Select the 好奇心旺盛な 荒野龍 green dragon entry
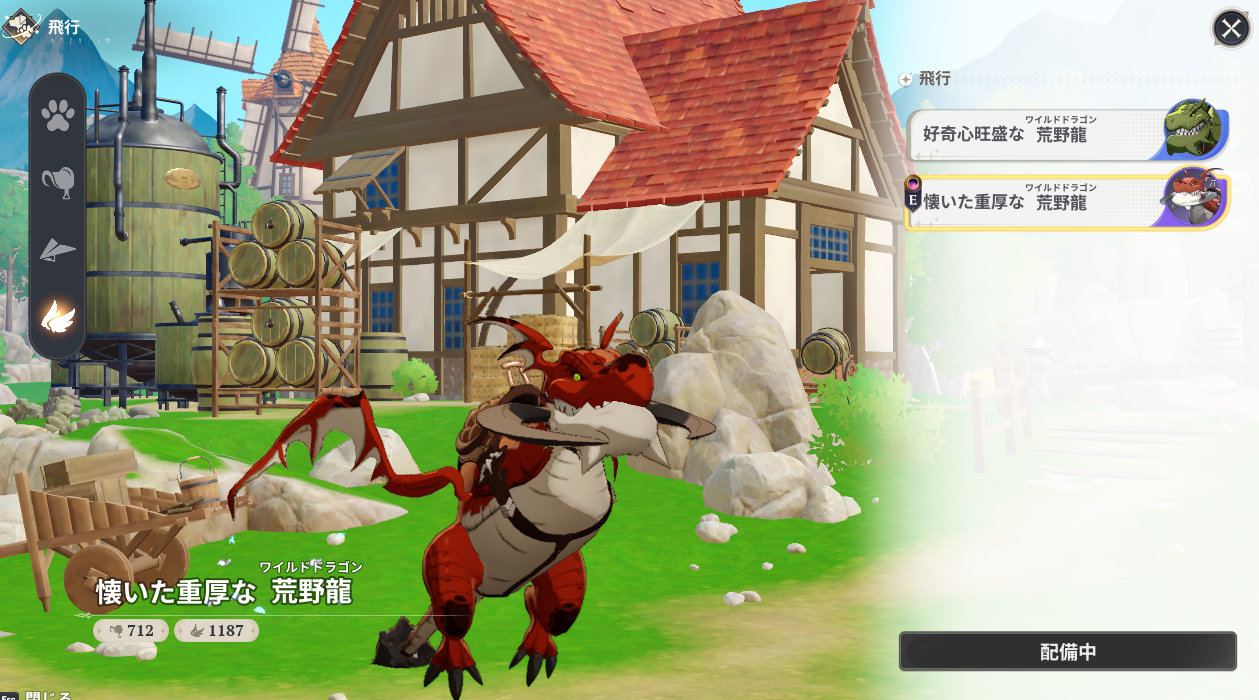1259x700 pixels. 1066,134
